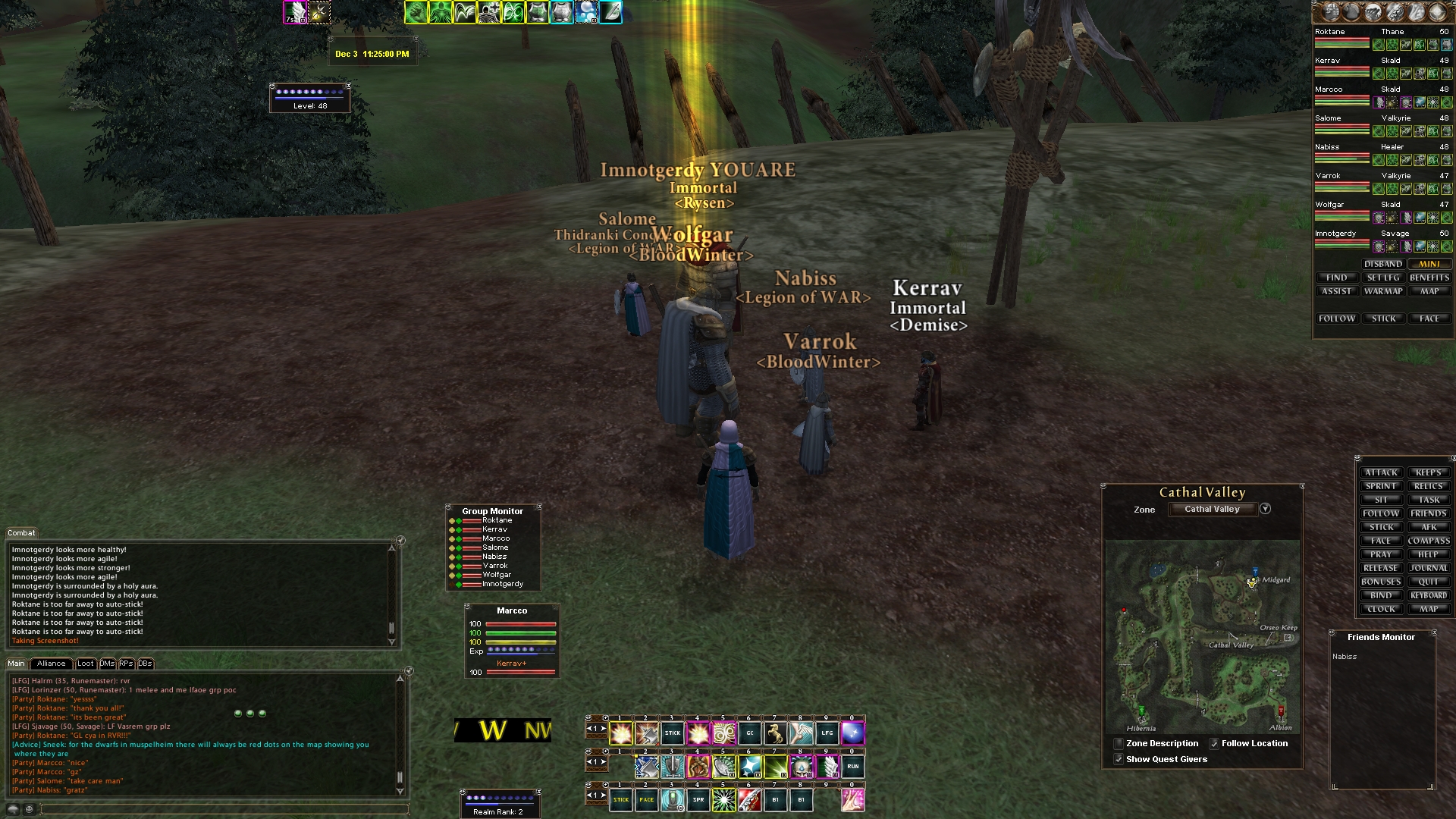
Task: Open the KEEPS window
Action: point(1429,472)
